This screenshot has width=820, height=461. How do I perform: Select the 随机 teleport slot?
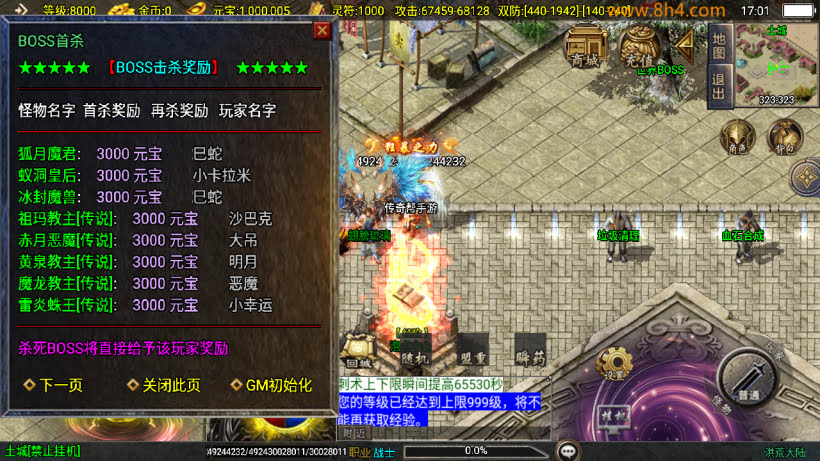pyautogui.click(x=415, y=349)
